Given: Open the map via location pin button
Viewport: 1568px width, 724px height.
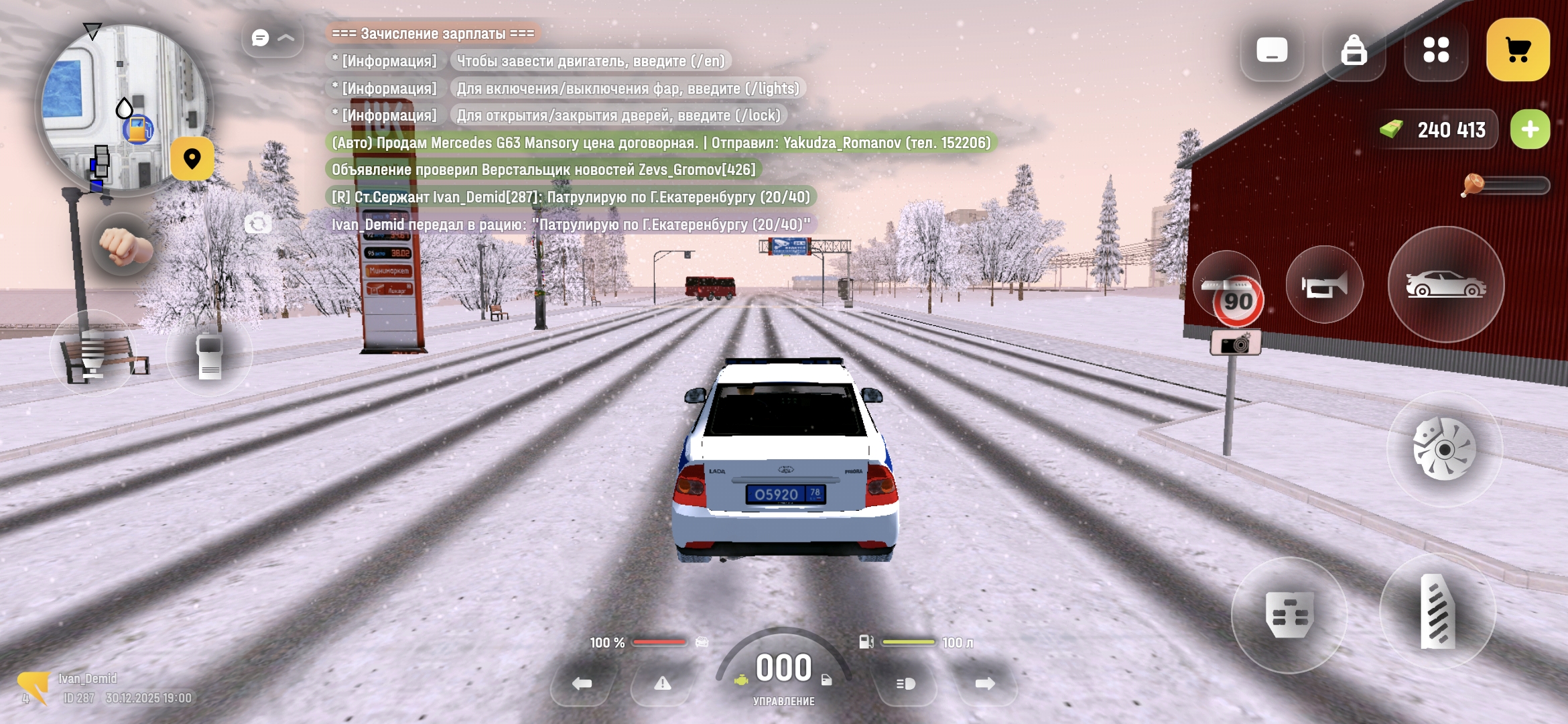Looking at the screenshot, I should [192, 159].
